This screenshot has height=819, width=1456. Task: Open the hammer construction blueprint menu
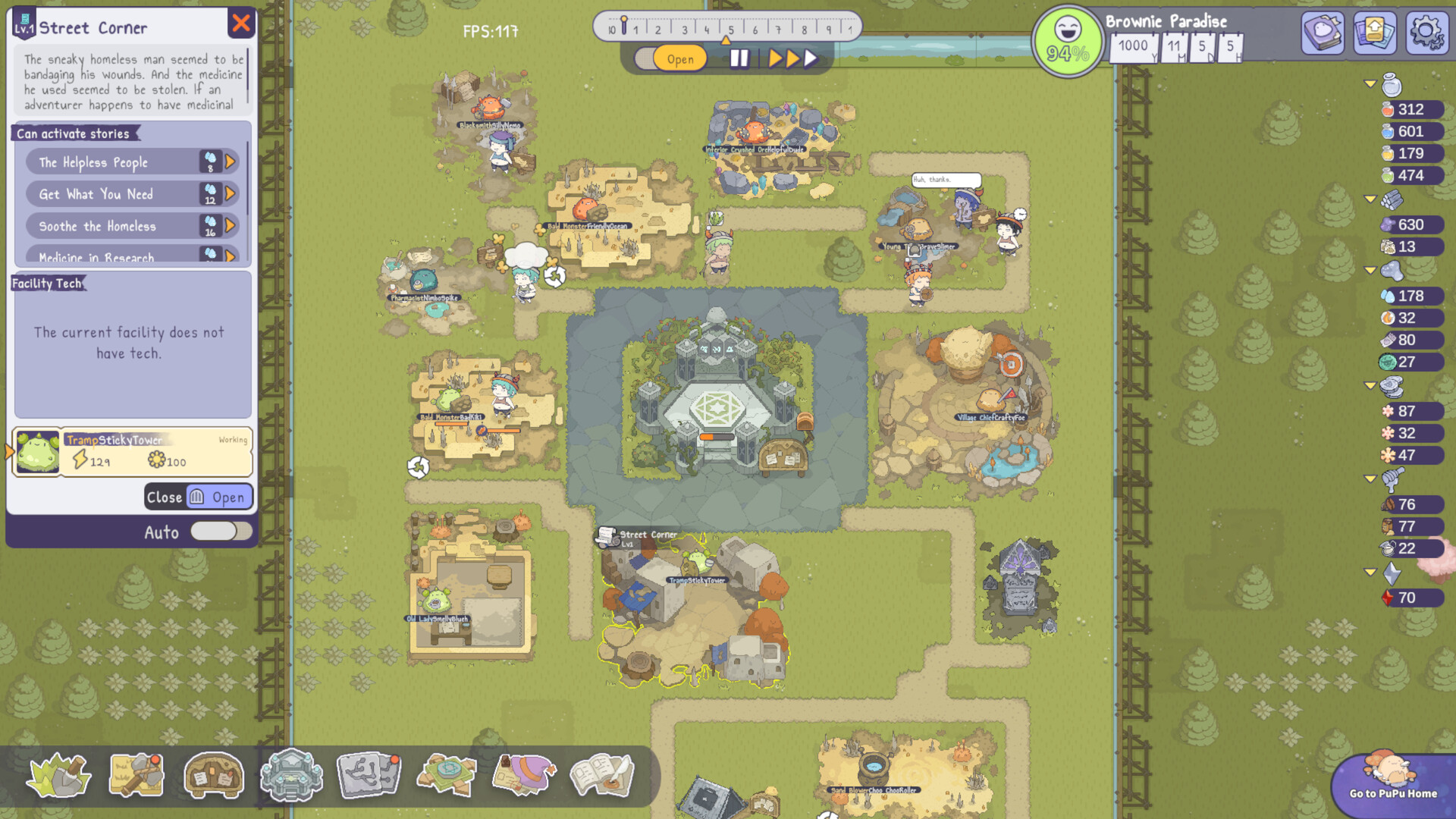point(136,775)
